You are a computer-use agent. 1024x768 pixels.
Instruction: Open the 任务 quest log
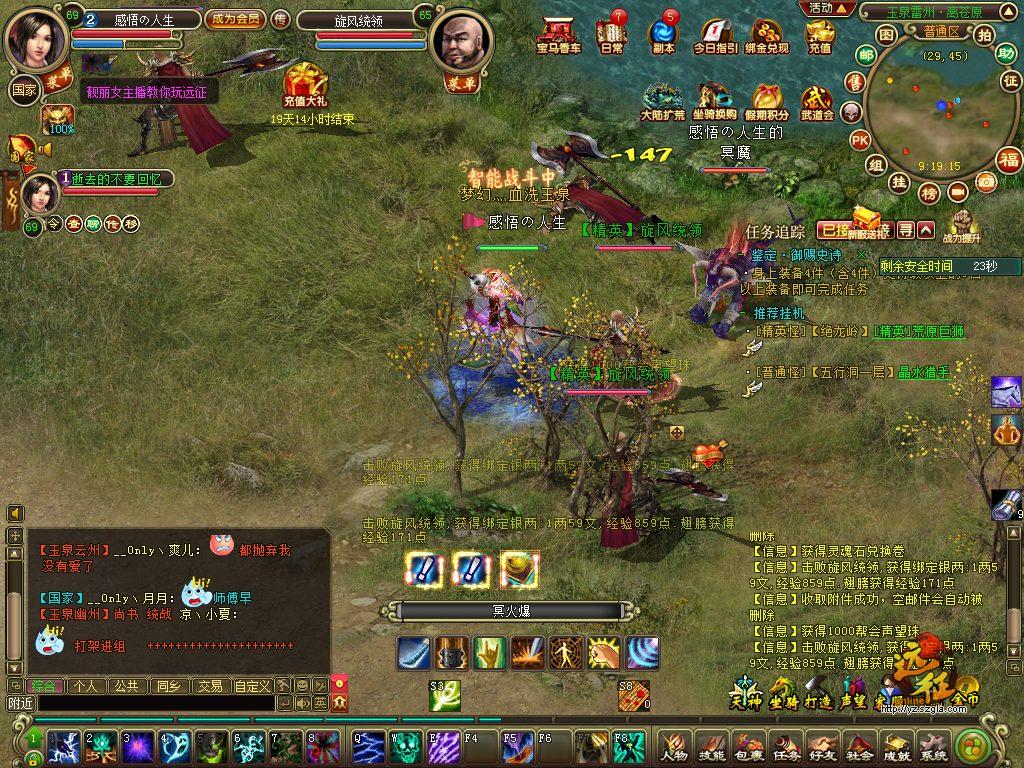[786, 745]
